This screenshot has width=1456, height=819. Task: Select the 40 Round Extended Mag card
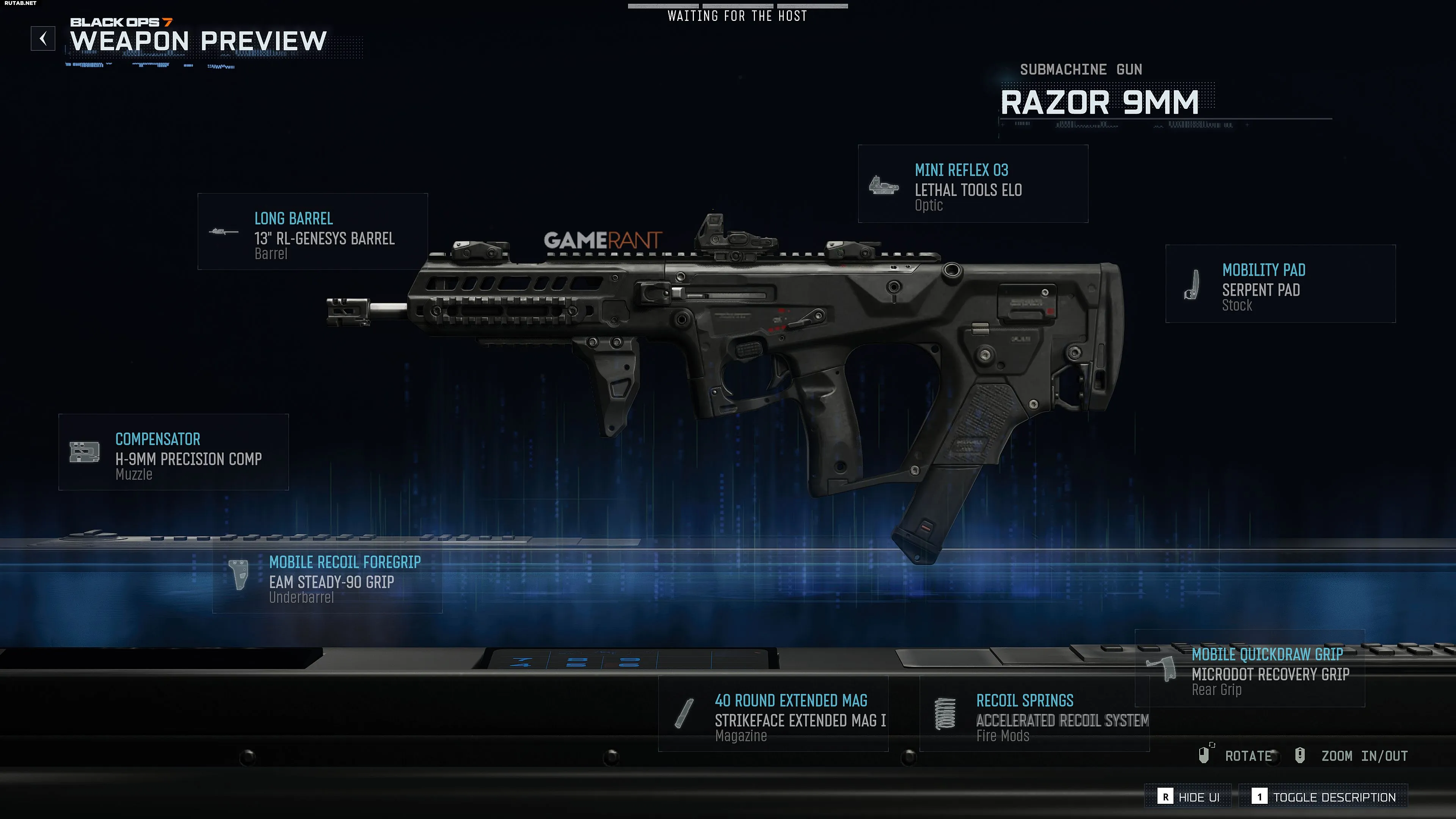[773, 714]
